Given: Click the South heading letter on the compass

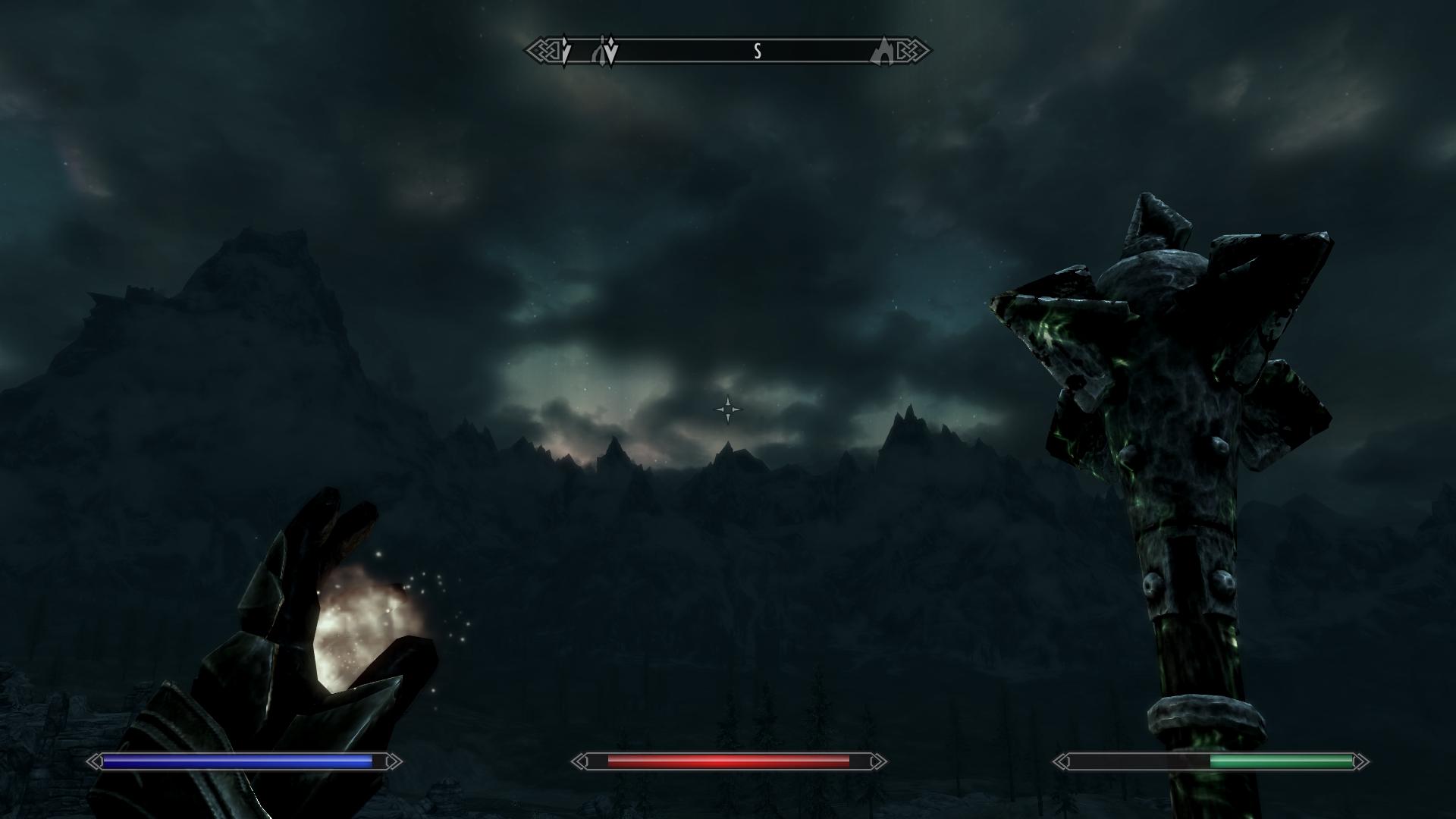Looking at the screenshot, I should pos(757,52).
